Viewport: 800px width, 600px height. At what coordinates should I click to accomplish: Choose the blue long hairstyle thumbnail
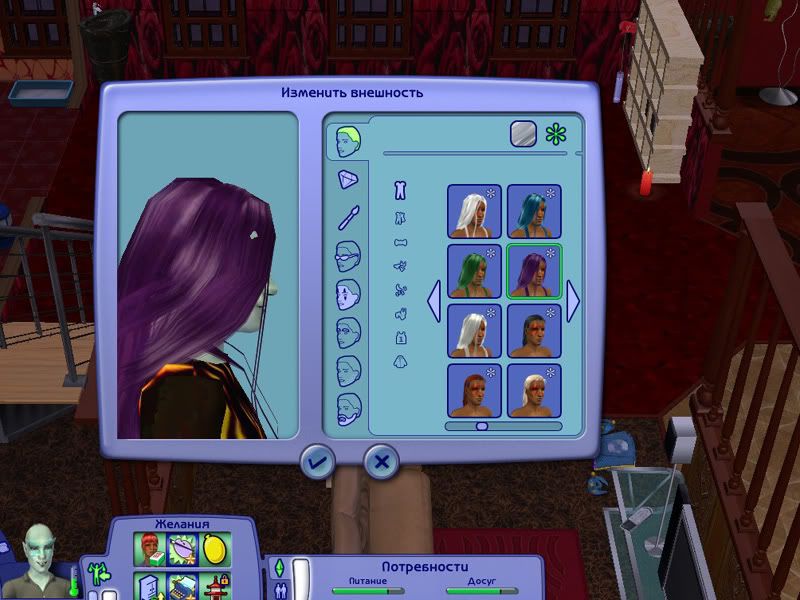click(x=534, y=211)
